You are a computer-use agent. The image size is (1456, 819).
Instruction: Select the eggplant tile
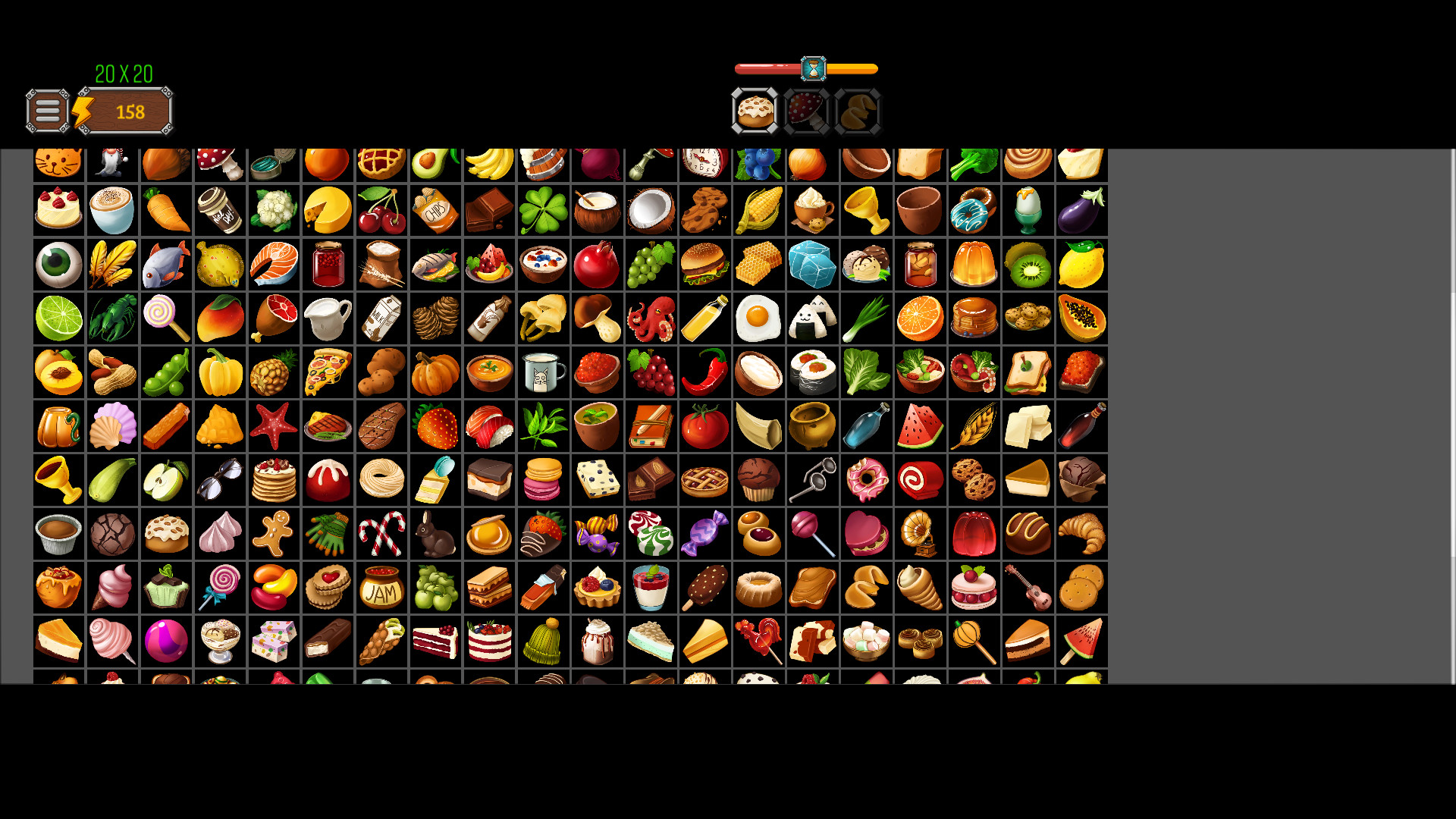click(x=1081, y=211)
